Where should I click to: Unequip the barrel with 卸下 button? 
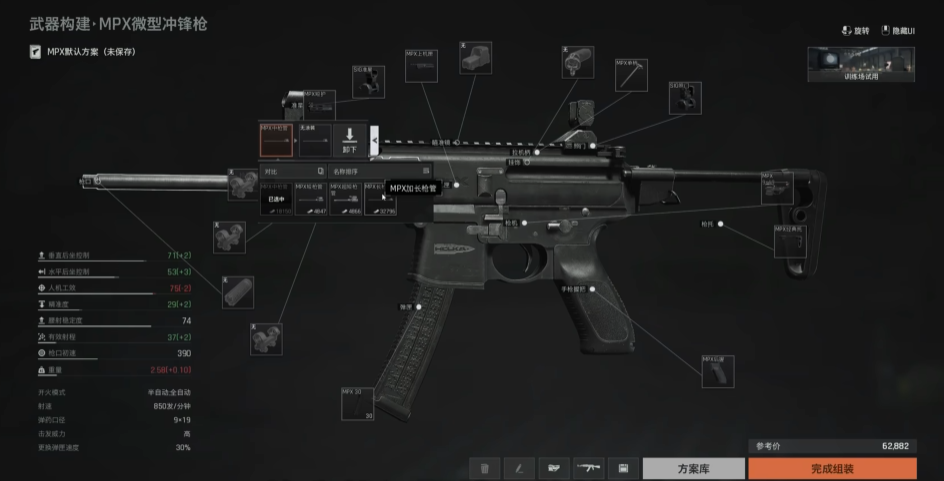[350, 140]
